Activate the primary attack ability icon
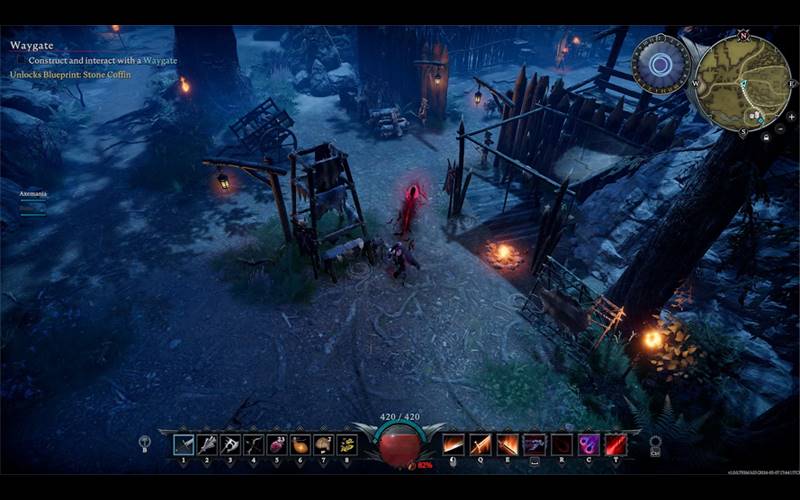The width and height of the screenshot is (800, 500). coord(454,445)
